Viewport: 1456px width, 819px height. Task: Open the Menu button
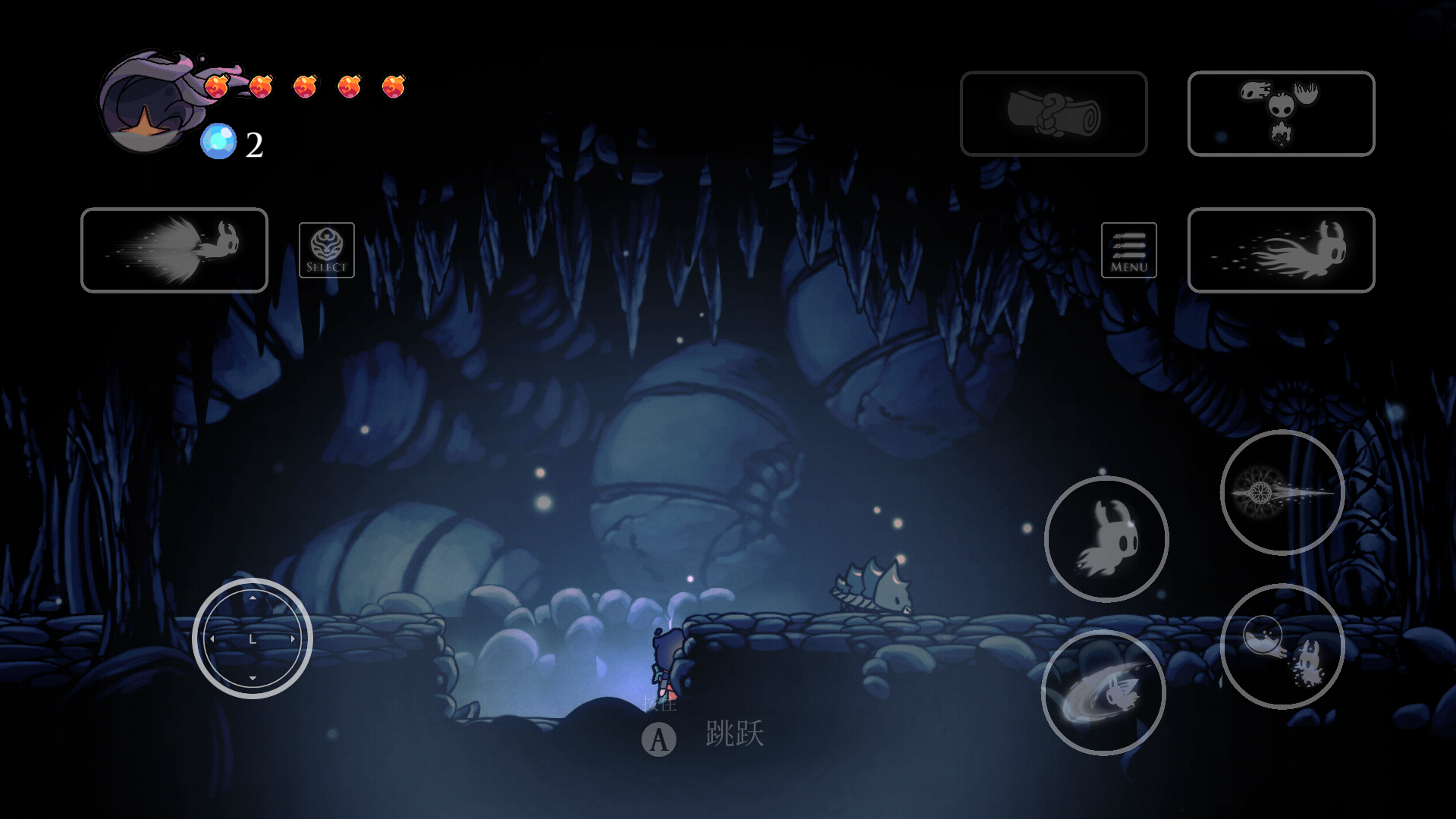(x=1128, y=250)
